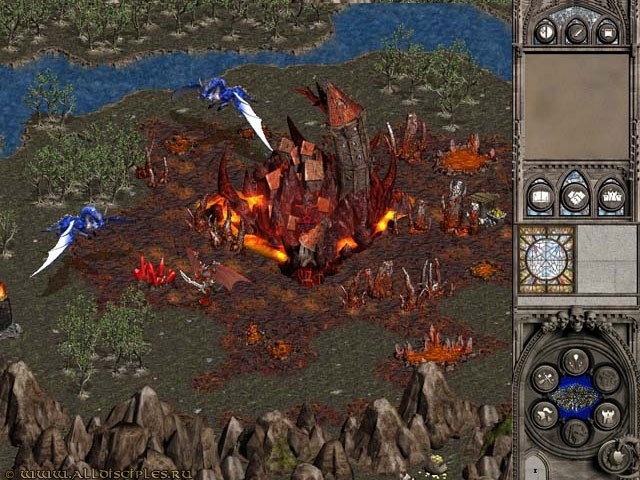This screenshot has height=480, width=640.
Task: Click the small arched door with hourglass
Action: pos(536,467)
